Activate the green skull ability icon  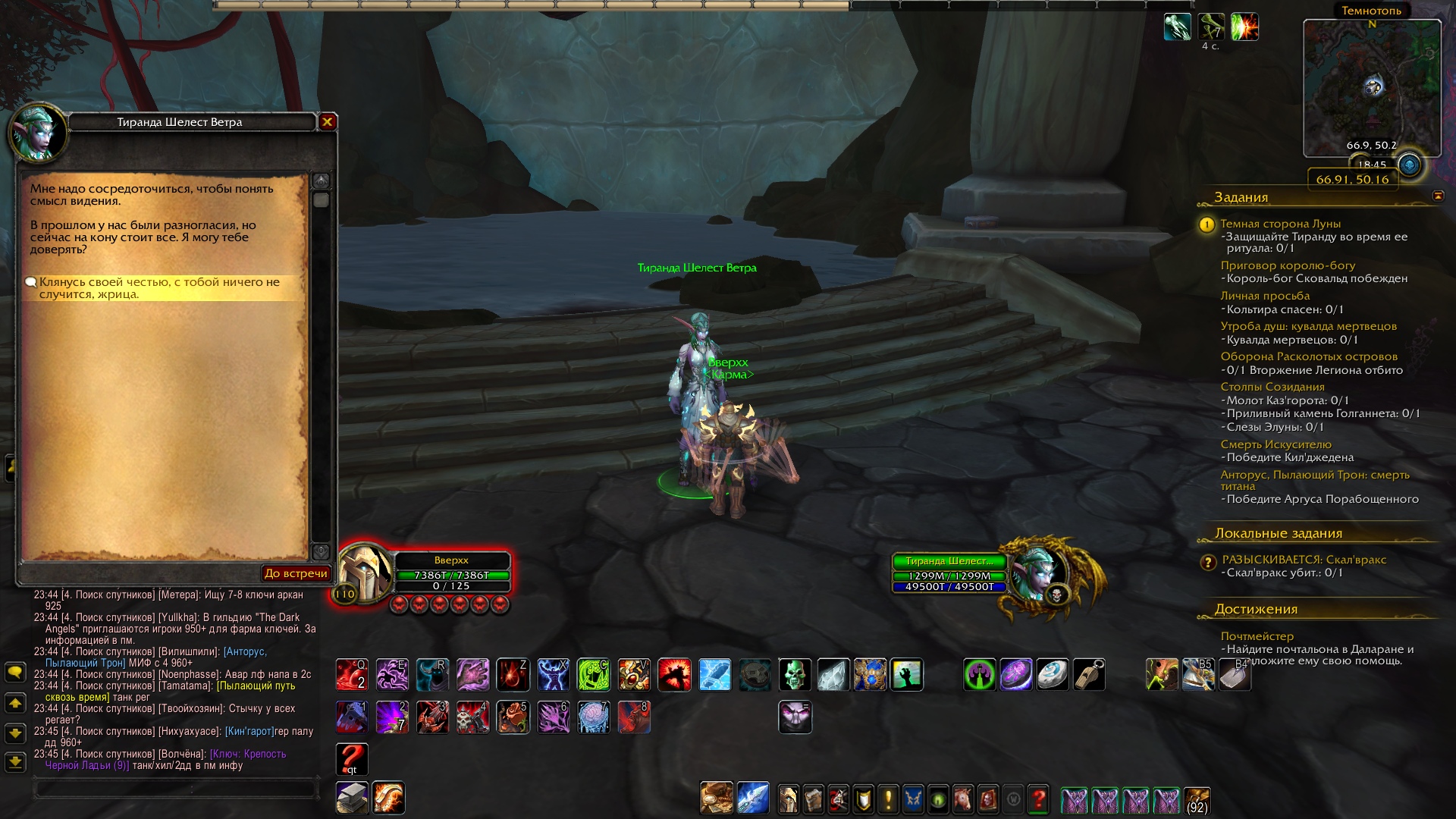coord(795,675)
